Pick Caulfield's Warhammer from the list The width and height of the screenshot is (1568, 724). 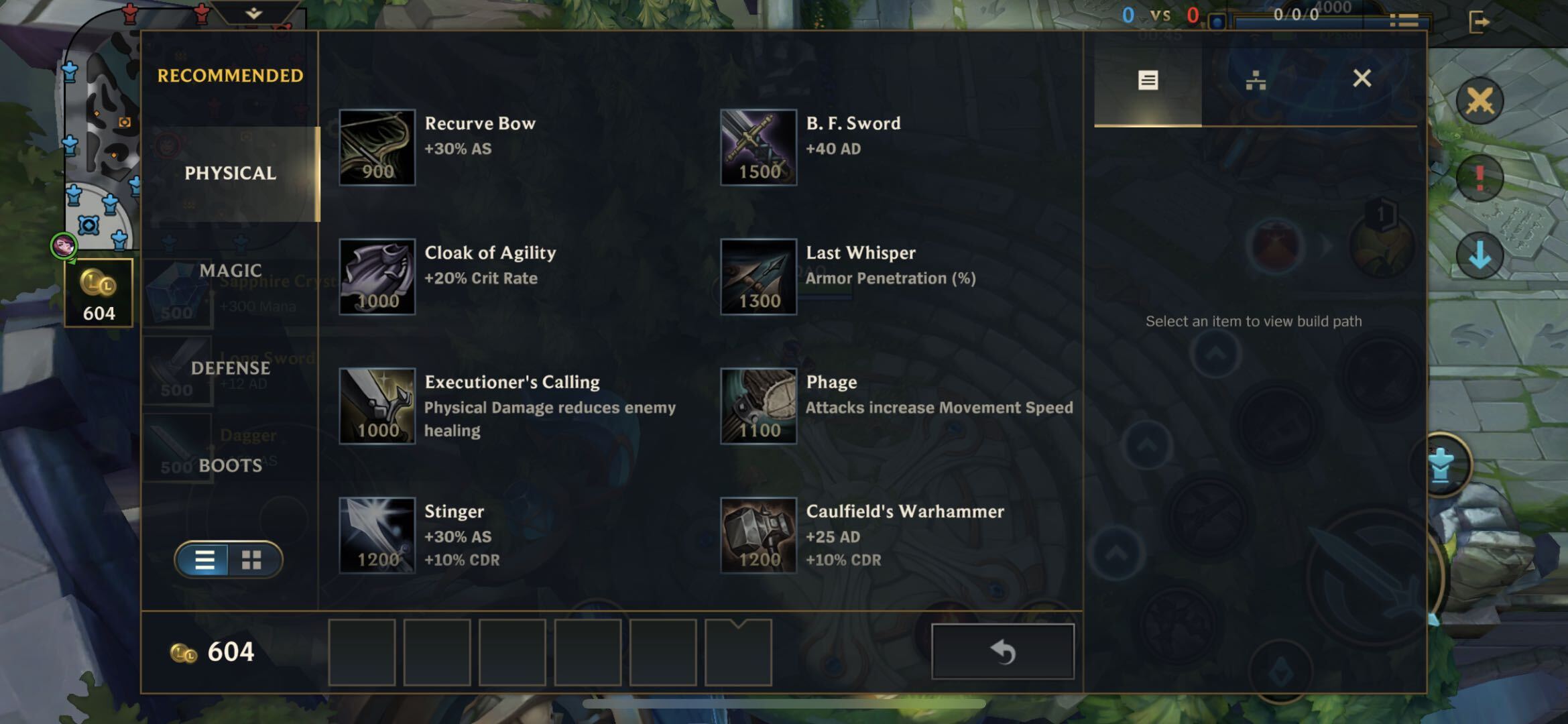[758, 536]
